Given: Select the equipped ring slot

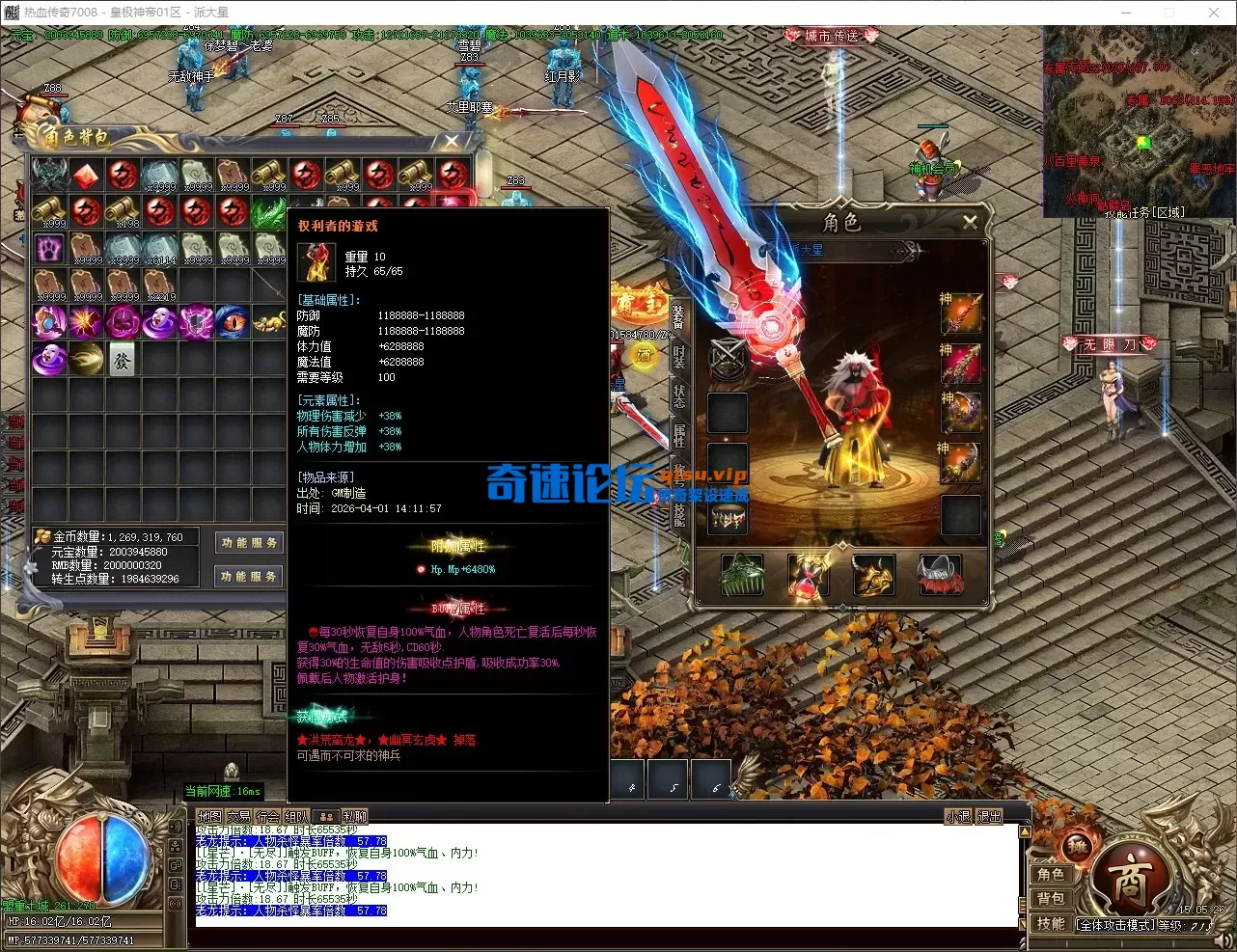Looking at the screenshot, I should click(x=729, y=519).
